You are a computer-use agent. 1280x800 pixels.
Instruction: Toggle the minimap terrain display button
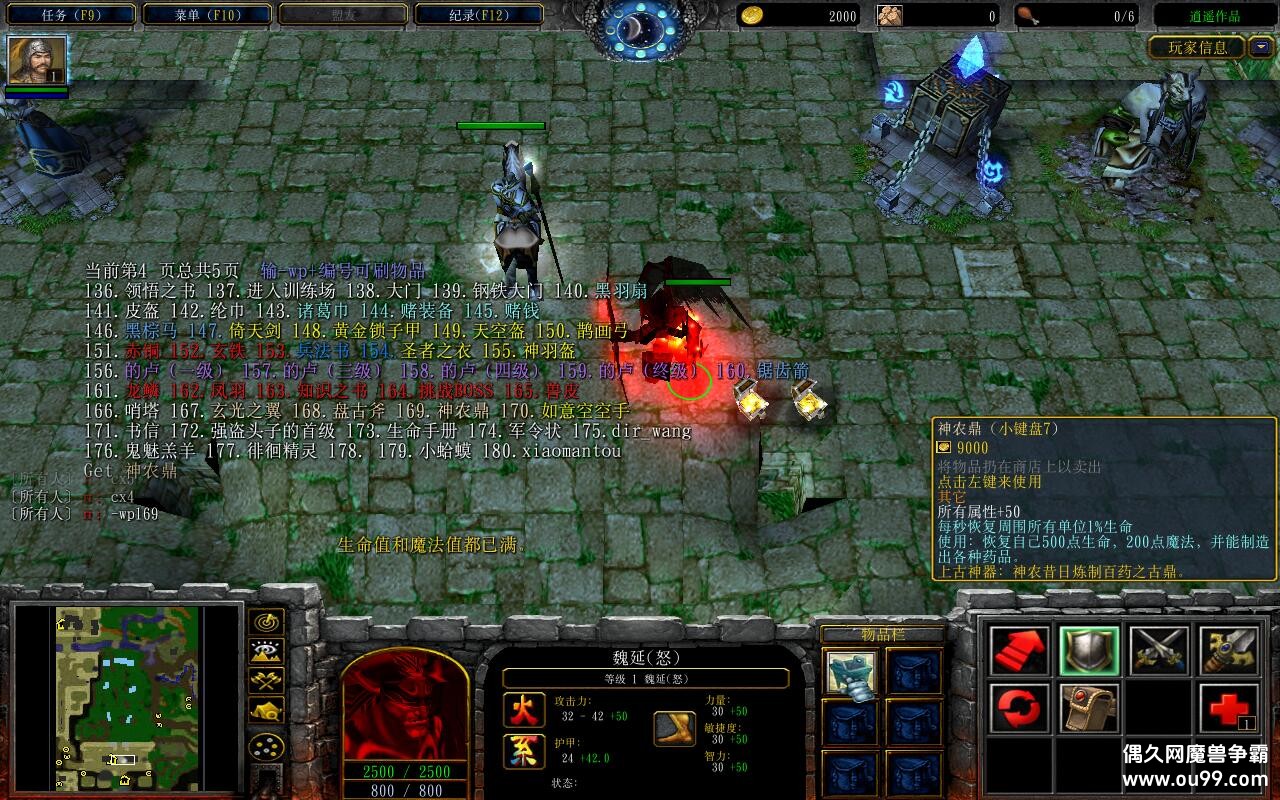(x=266, y=651)
